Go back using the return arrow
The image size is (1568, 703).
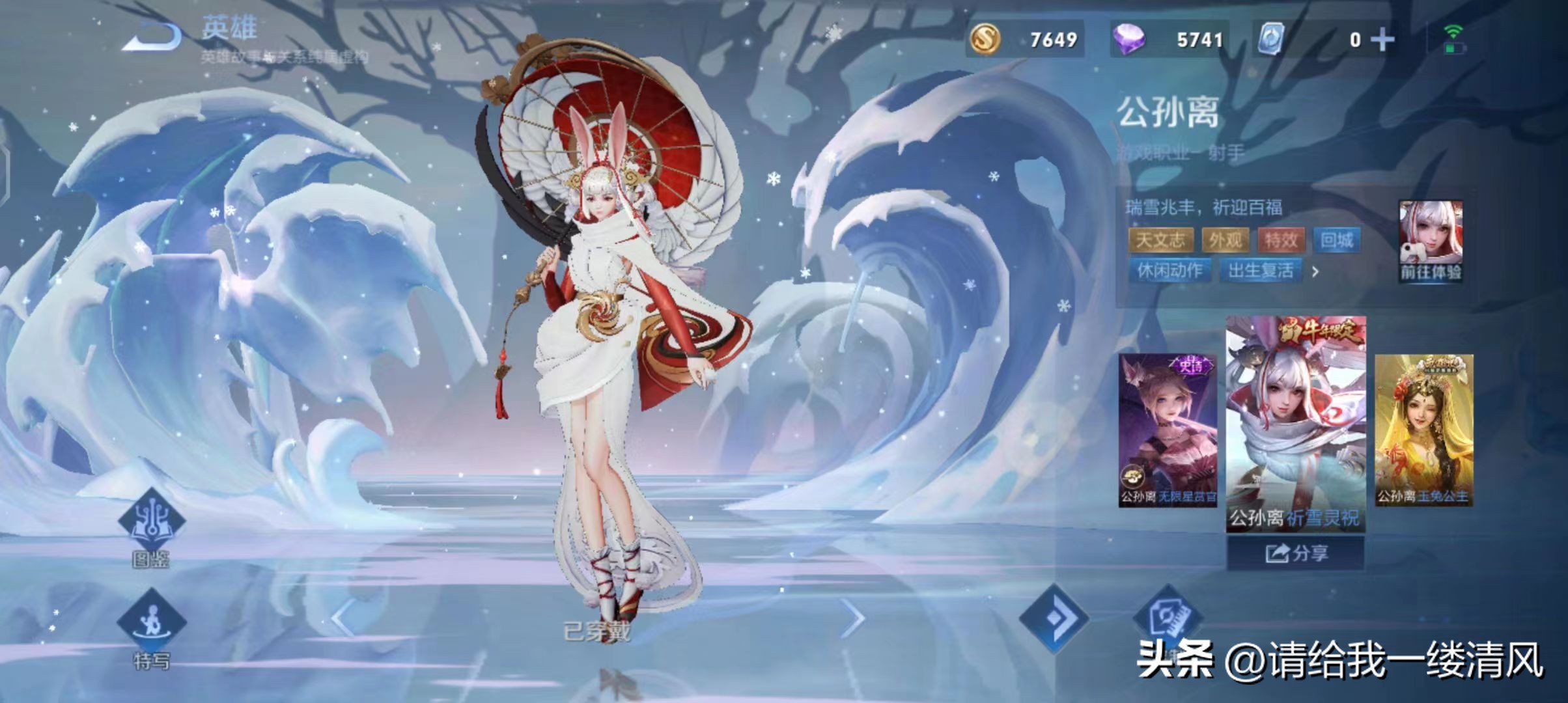click(151, 37)
